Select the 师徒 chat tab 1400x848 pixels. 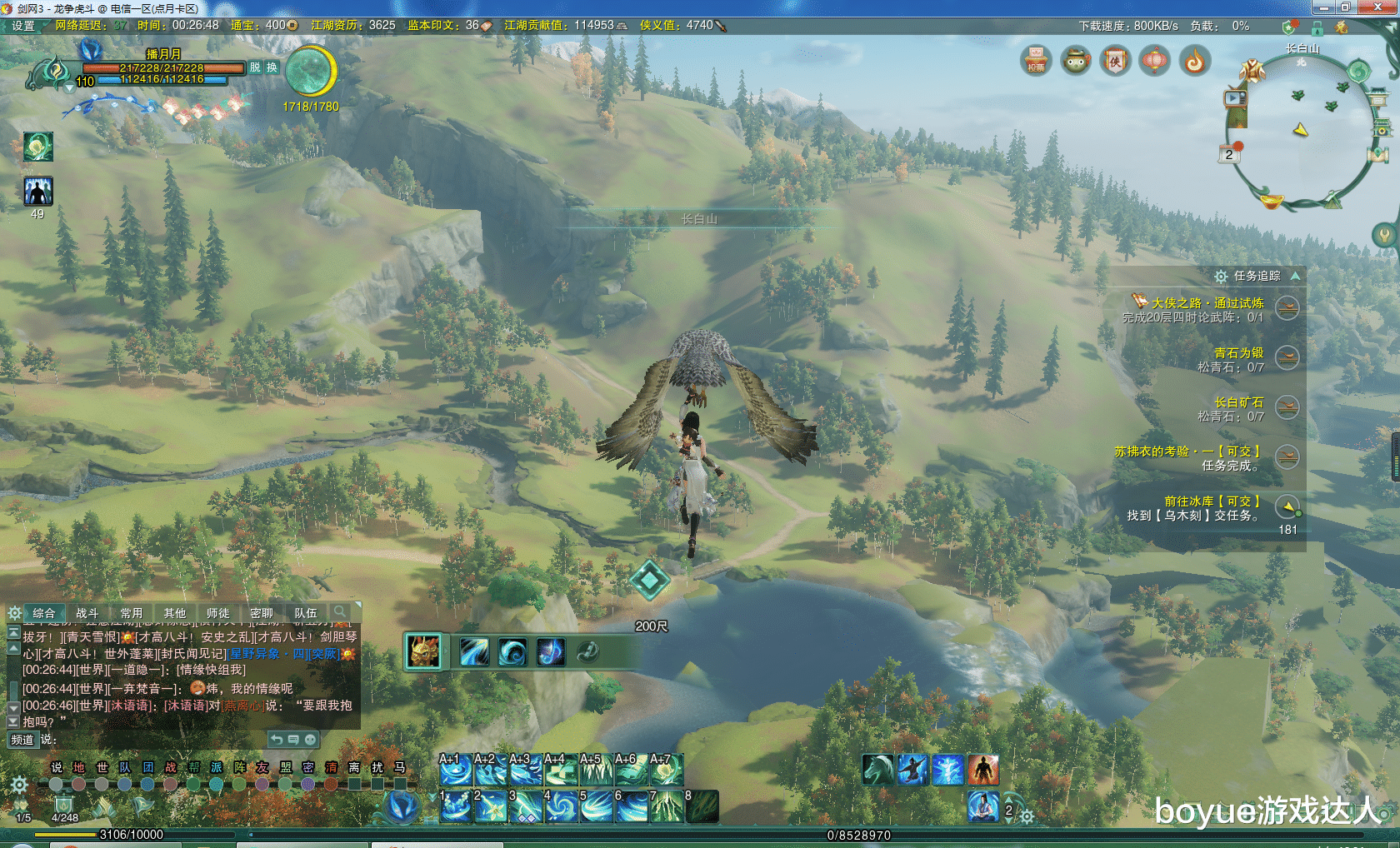tap(217, 613)
